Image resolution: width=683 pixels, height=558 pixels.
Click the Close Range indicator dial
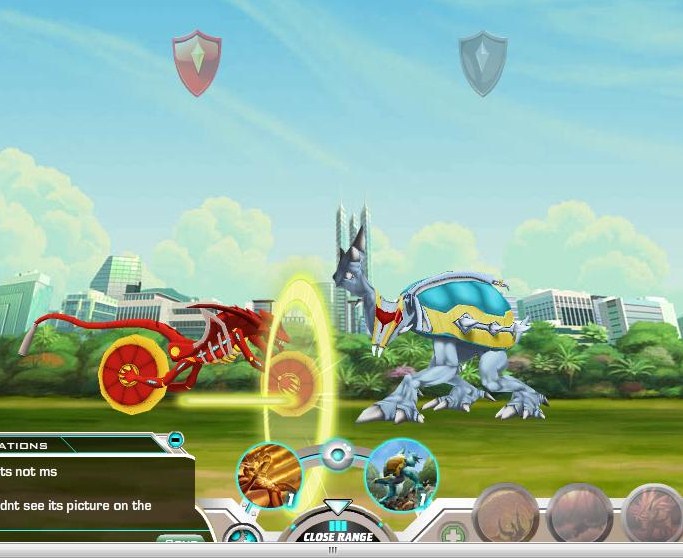coord(337,528)
